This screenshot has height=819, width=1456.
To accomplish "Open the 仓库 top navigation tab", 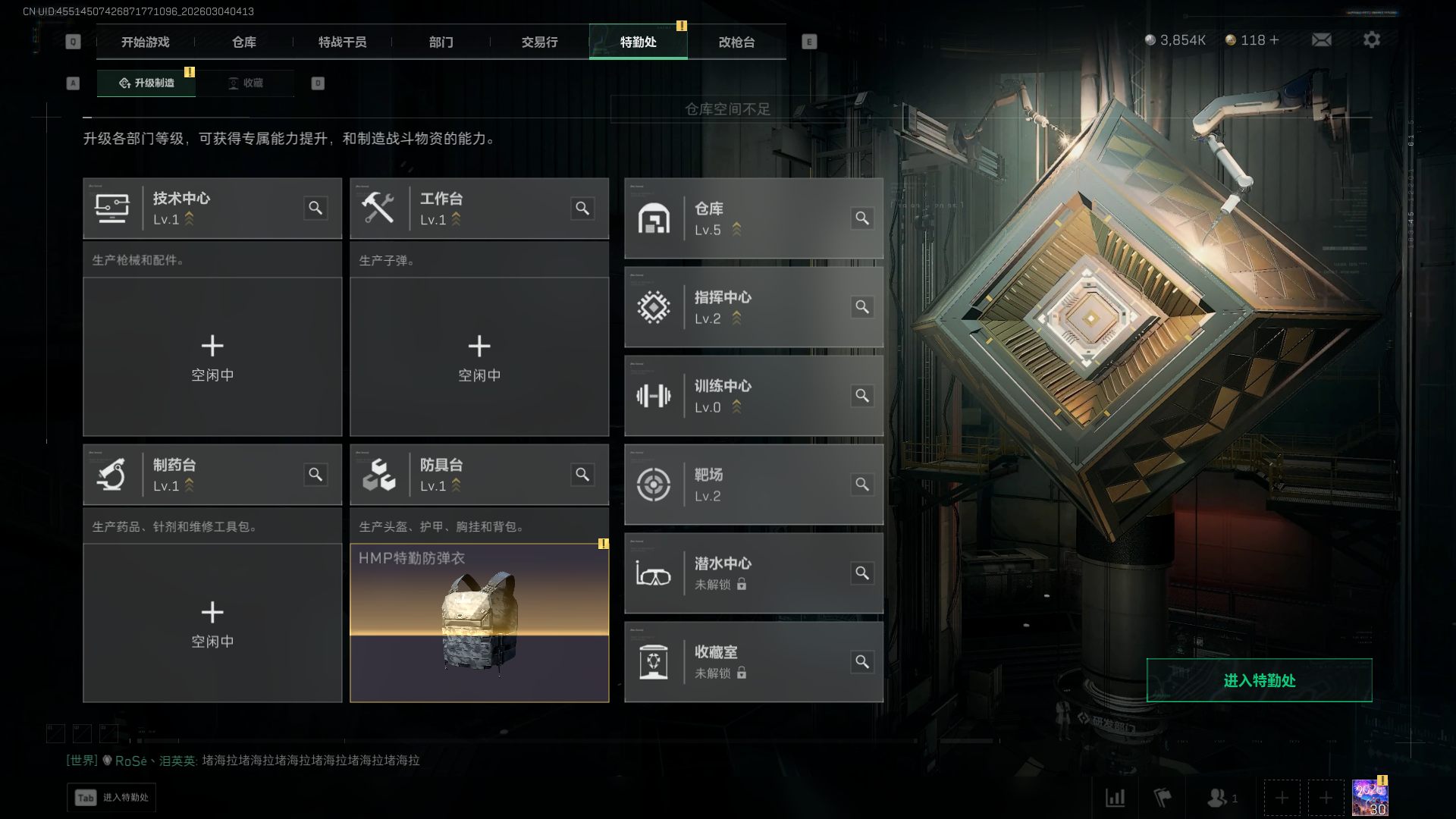I will tap(243, 42).
